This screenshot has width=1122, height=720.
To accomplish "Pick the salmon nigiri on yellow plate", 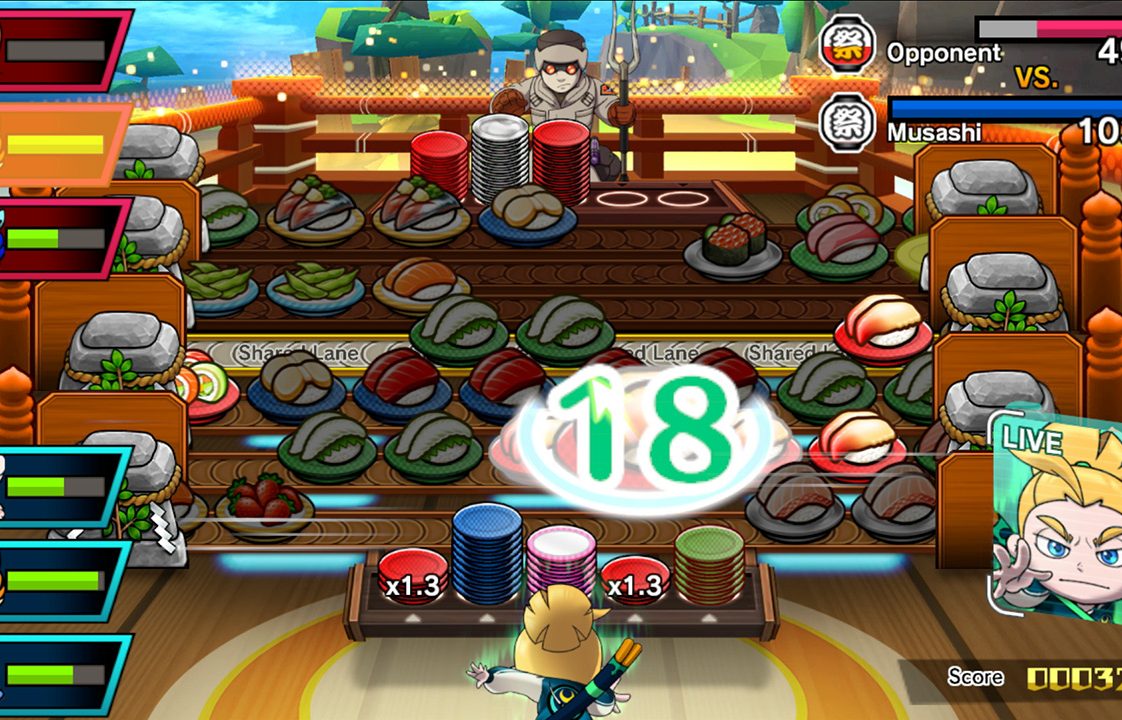I will click(421, 284).
